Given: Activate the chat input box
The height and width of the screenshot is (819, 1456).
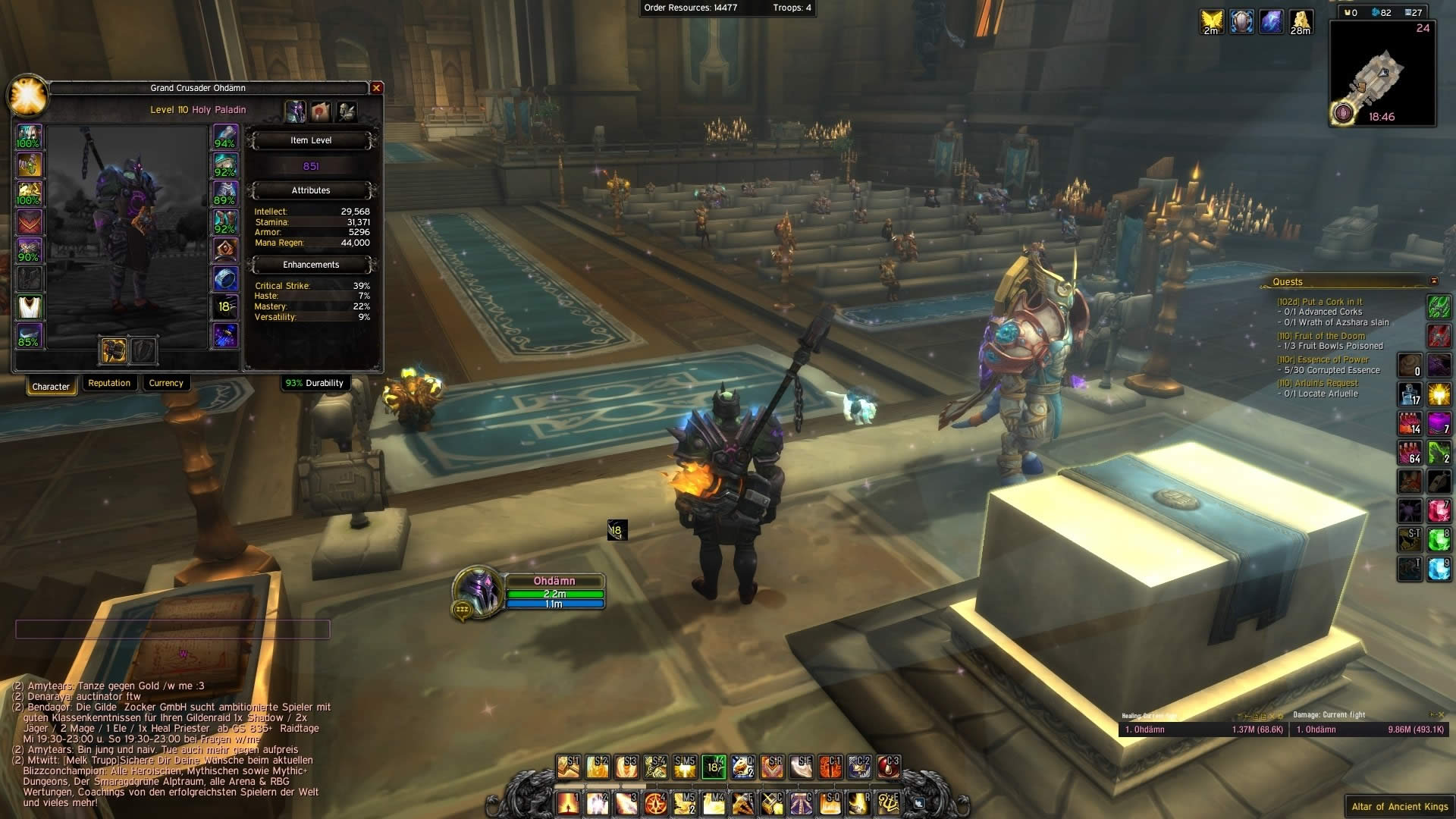Looking at the screenshot, I should click(173, 629).
